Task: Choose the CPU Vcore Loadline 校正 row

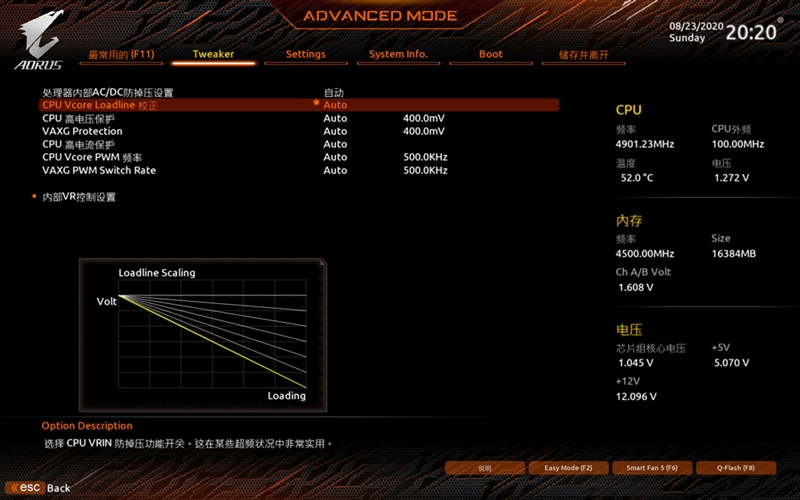Action: 100,105
